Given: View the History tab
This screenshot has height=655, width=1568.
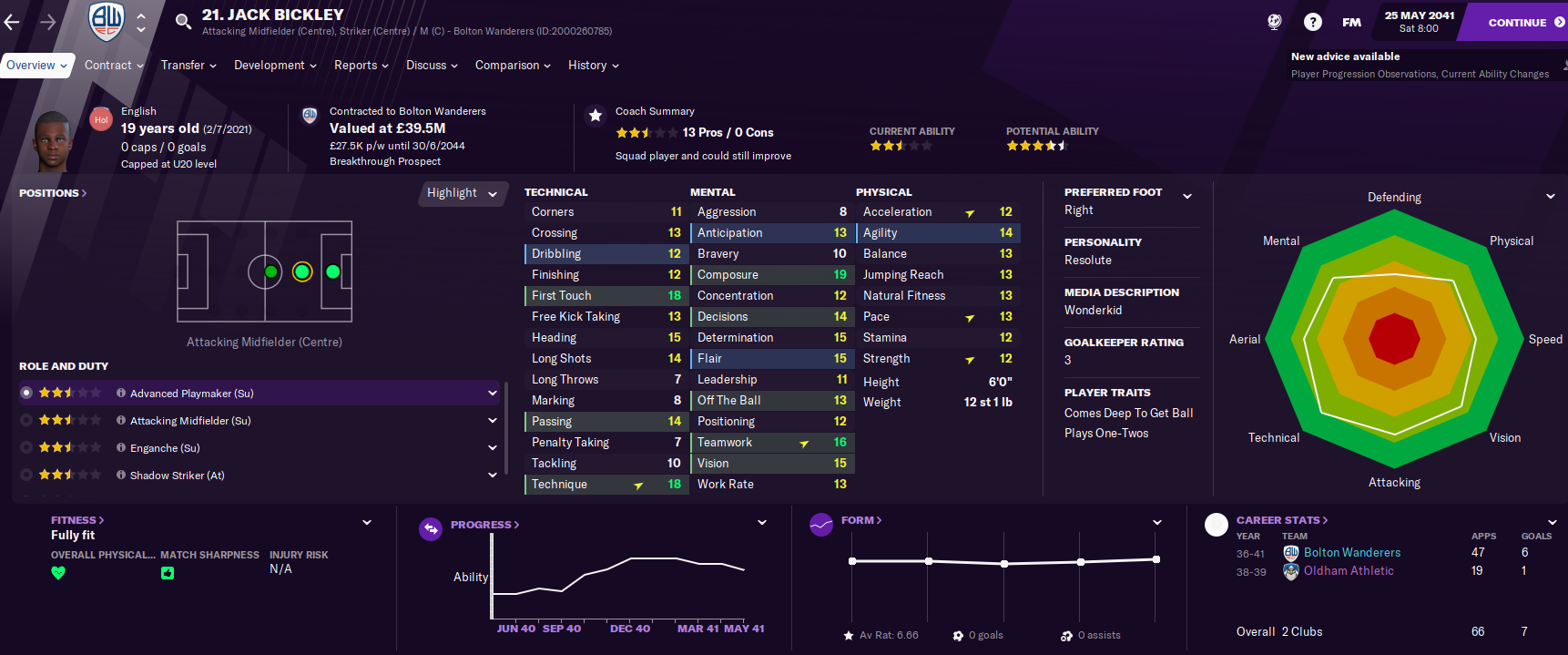Looking at the screenshot, I should [x=593, y=66].
